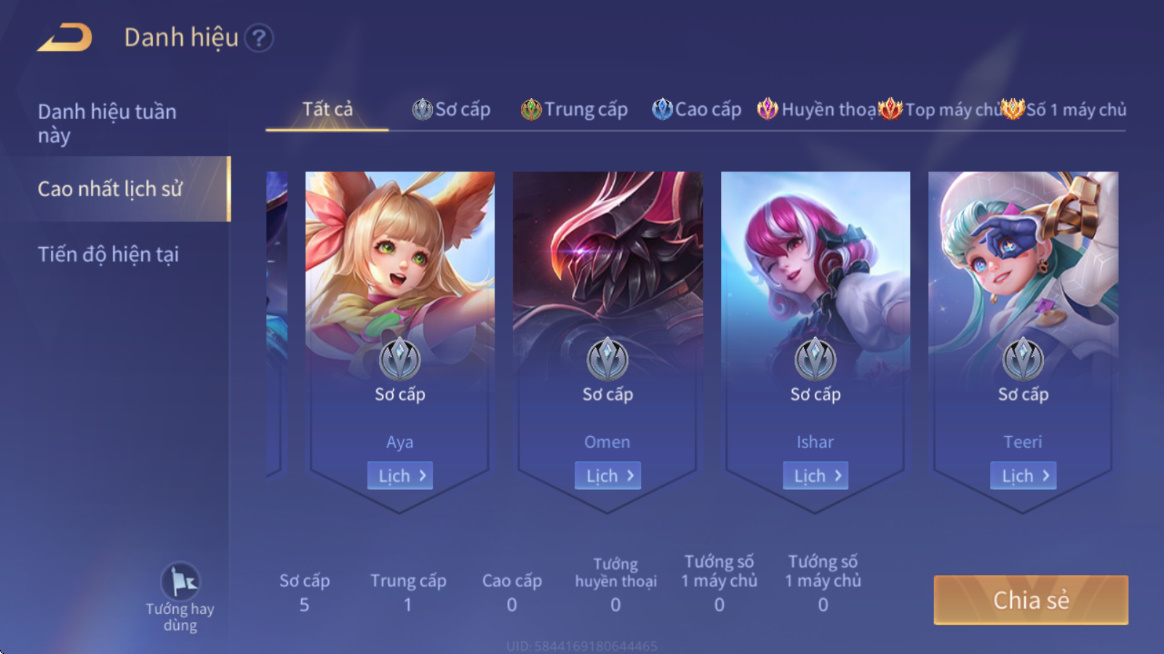Viewport: 1164px width, 654px height.
Task: Click the Lịch button under Teeri
Action: tap(1023, 476)
